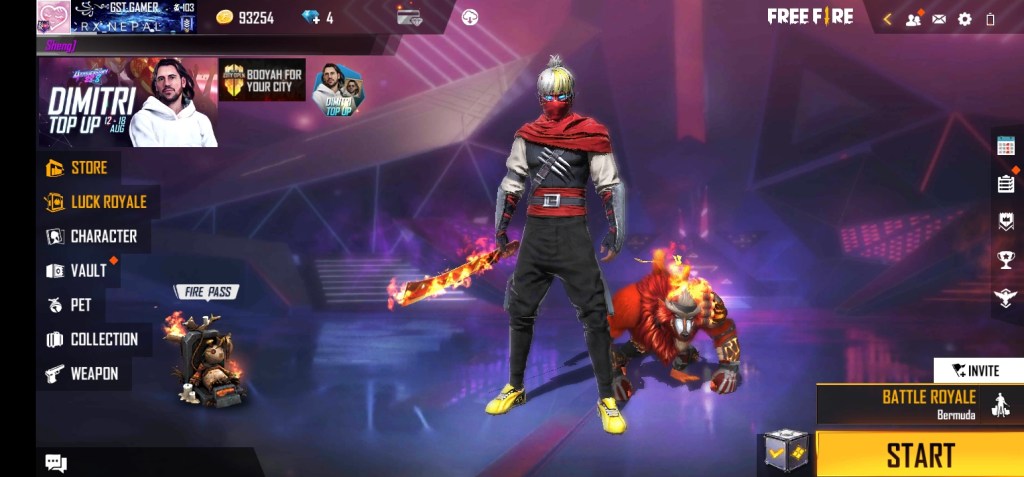Open the player profile avatar
The image size is (1024, 477).
coord(52,17)
